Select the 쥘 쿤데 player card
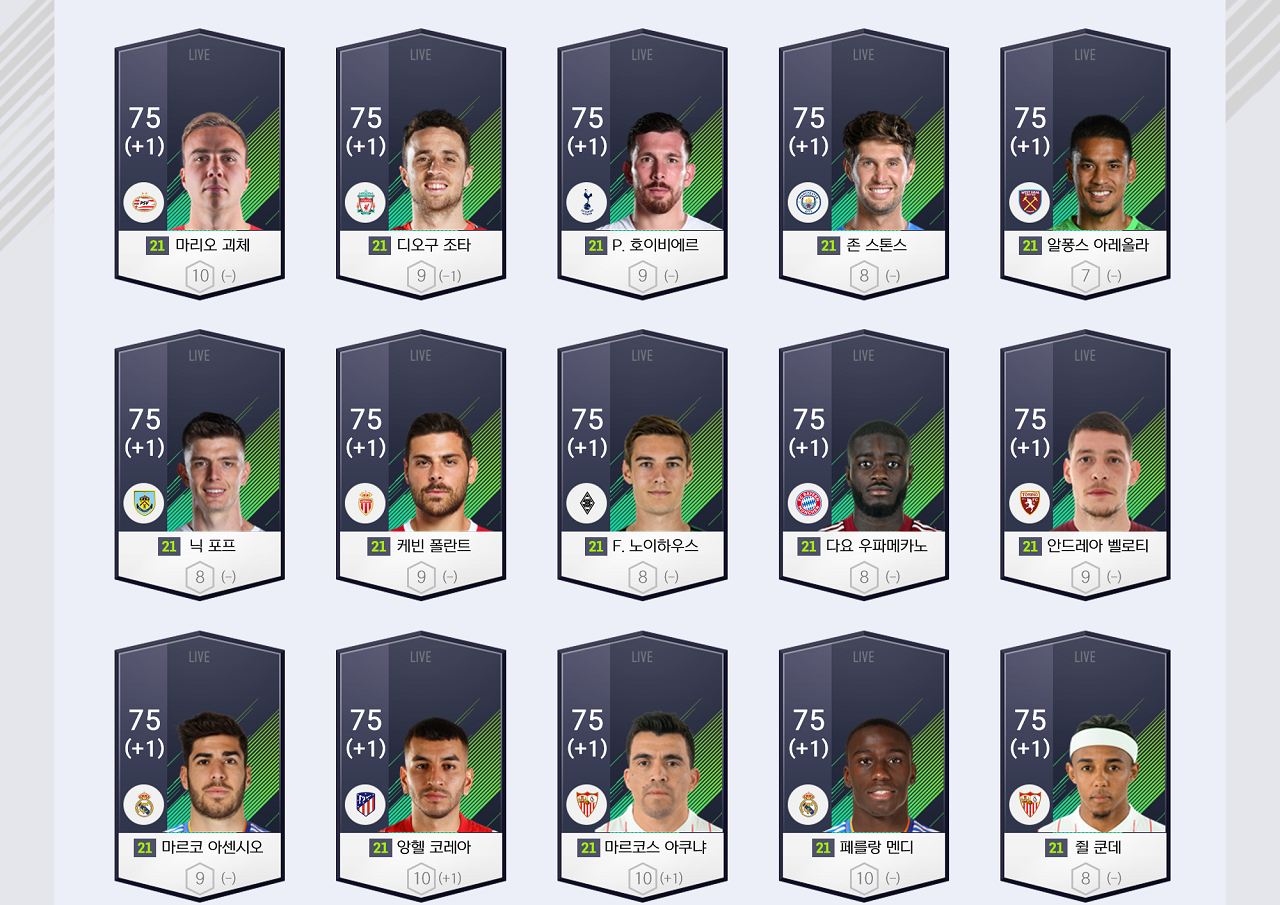 coord(1086,767)
